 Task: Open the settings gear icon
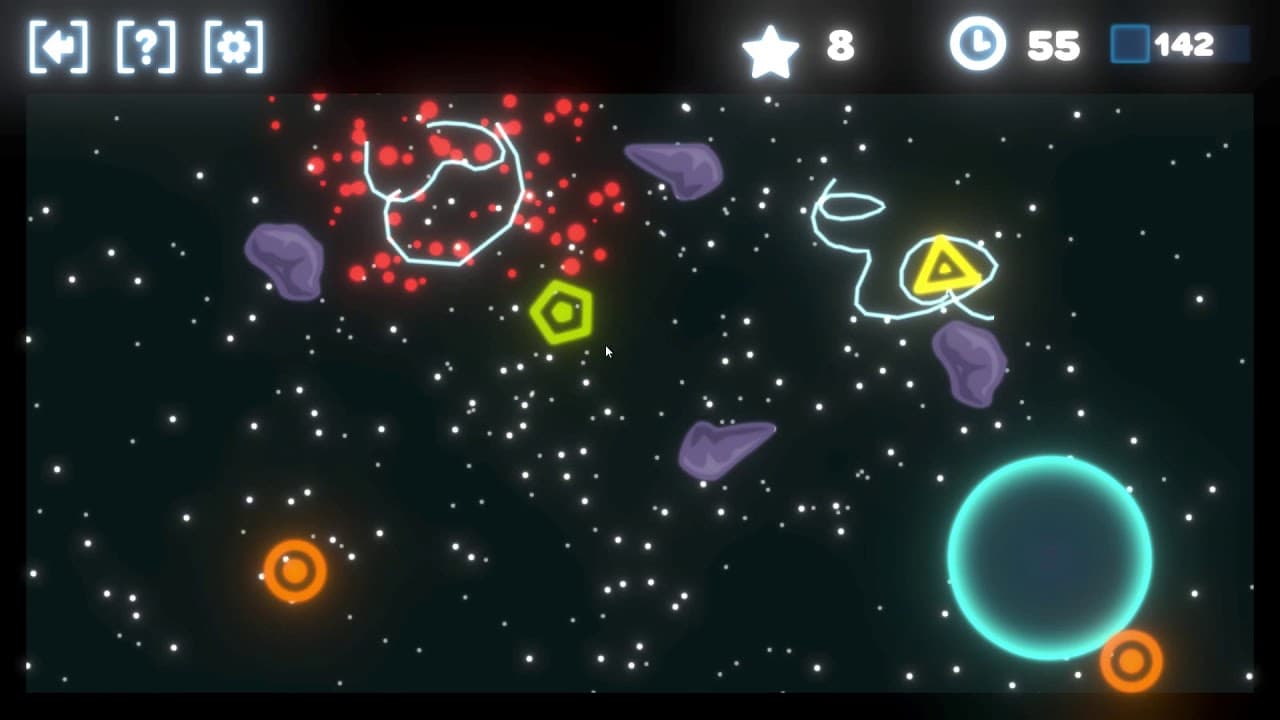click(232, 44)
